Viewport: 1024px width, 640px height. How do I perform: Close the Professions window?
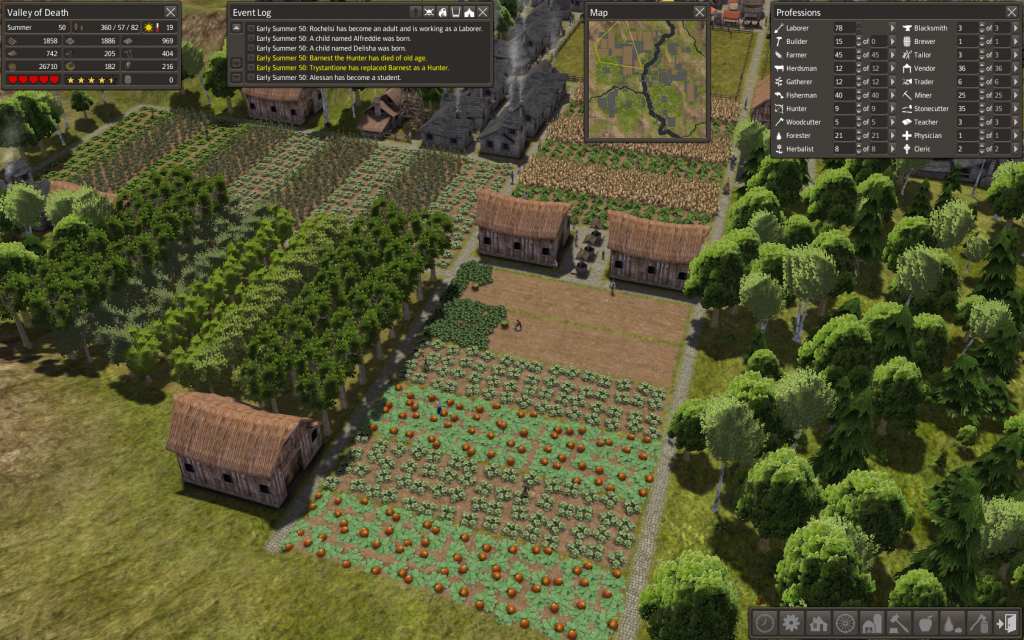coord(1010,12)
